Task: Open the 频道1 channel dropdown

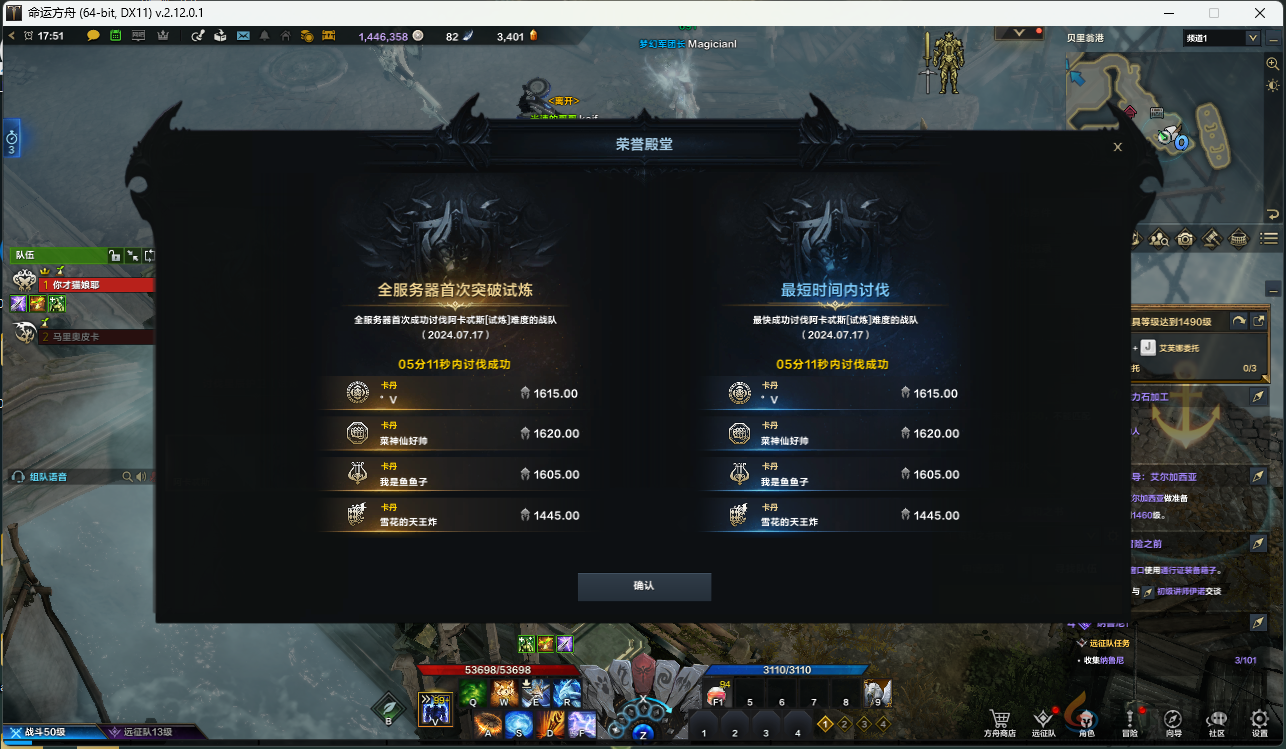Action: [1221, 37]
